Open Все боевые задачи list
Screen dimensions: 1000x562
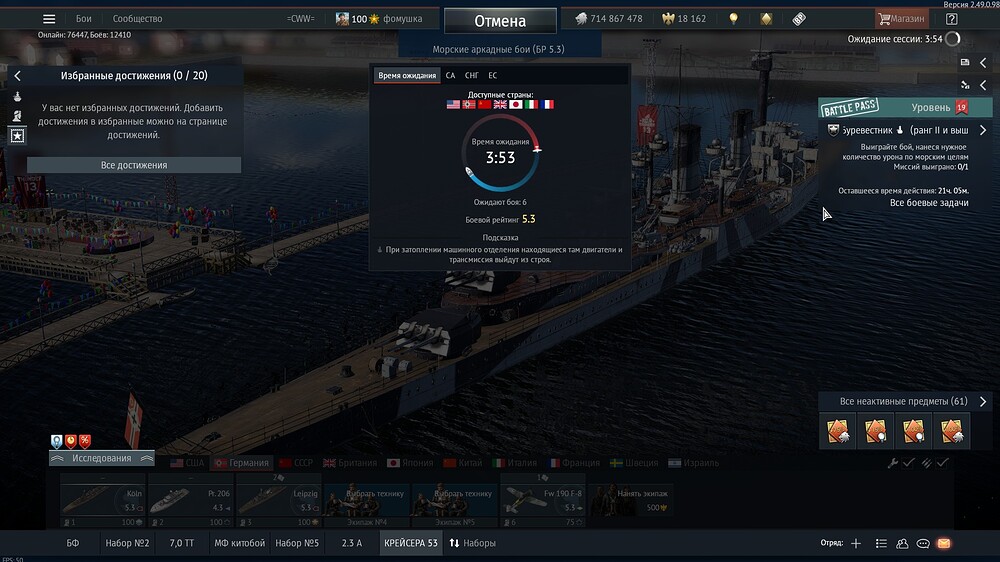929,203
